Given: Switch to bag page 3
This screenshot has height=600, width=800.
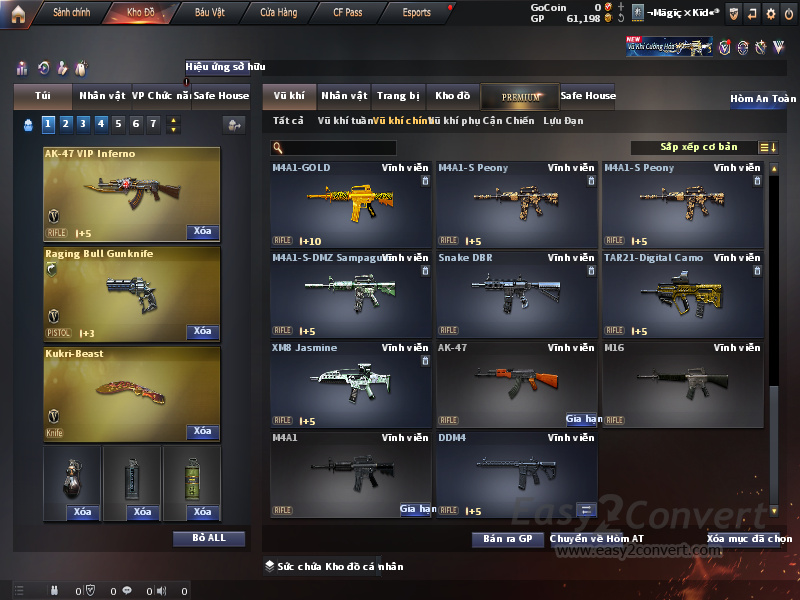Looking at the screenshot, I should (x=83, y=124).
